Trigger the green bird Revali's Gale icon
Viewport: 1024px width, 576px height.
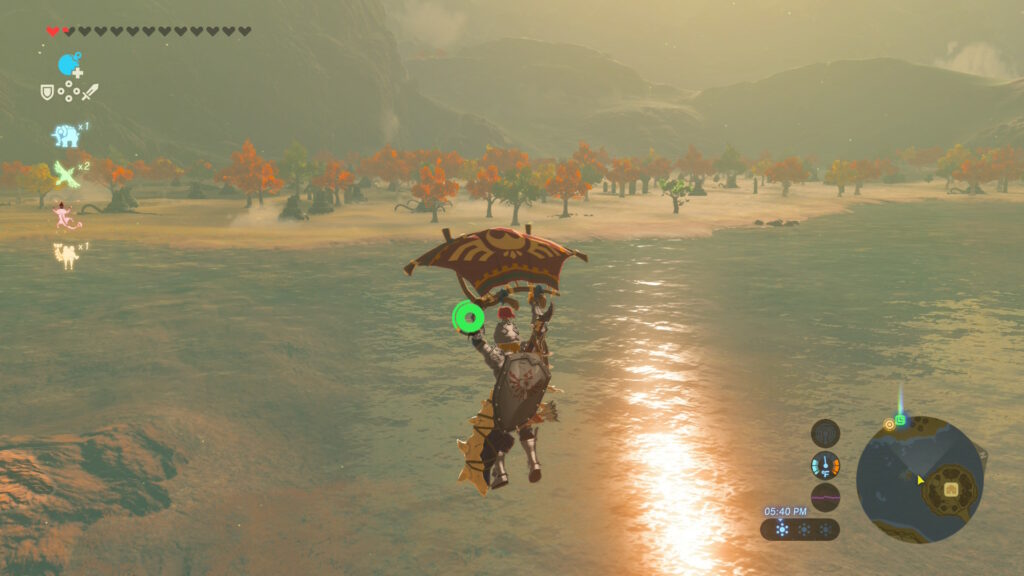tap(66, 173)
